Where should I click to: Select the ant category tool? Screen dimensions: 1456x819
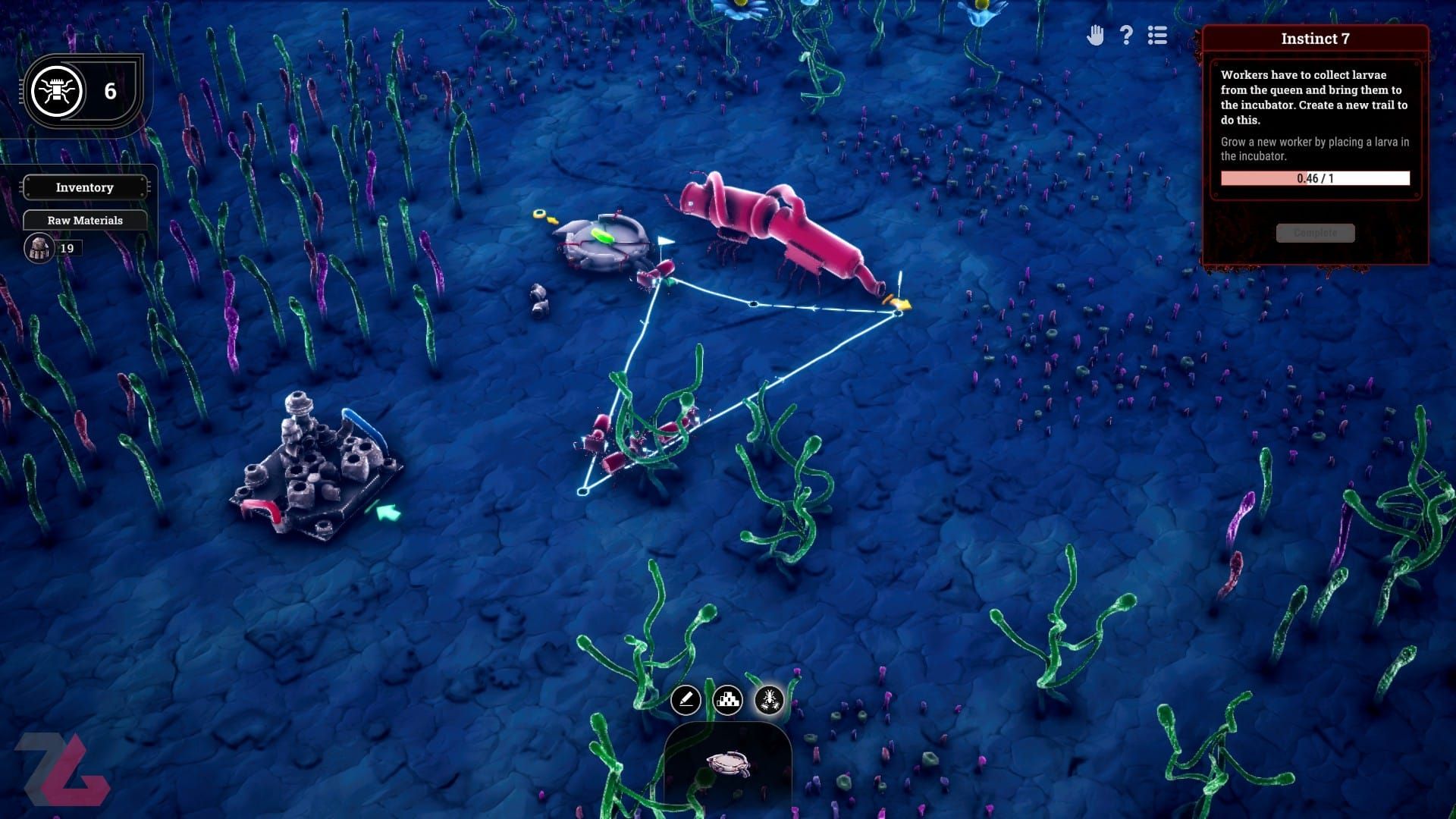click(769, 700)
